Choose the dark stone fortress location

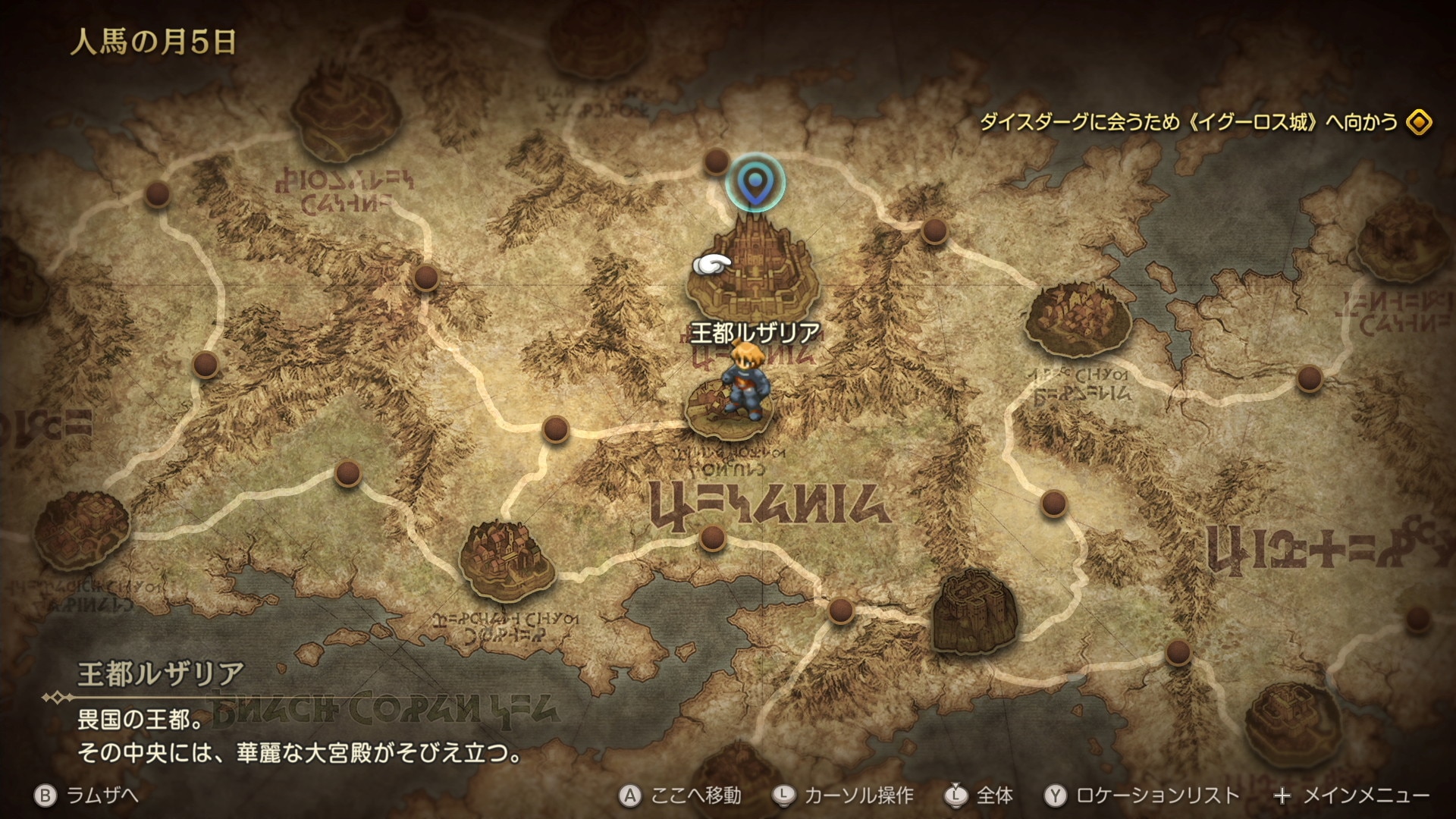pyautogui.click(x=974, y=612)
